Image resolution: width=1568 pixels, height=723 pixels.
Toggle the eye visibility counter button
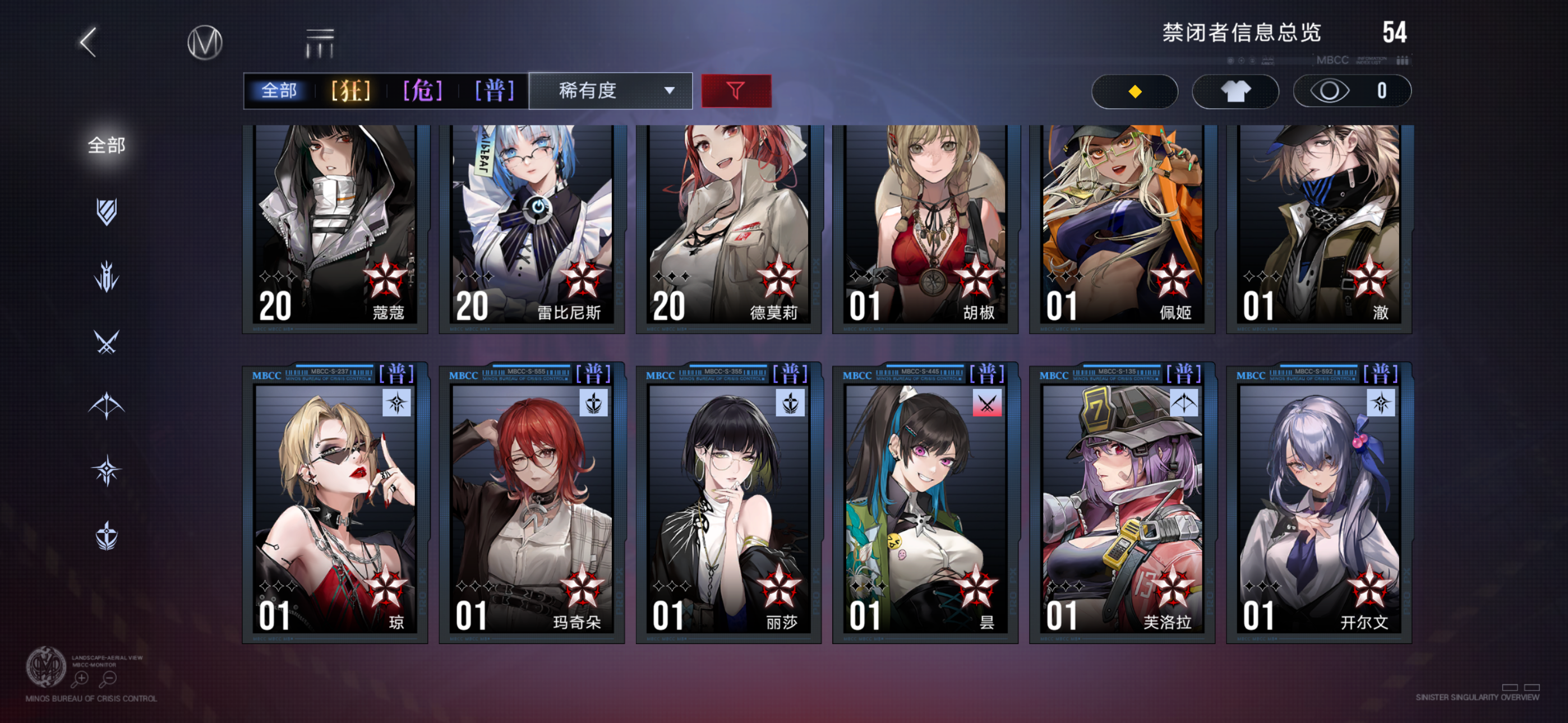(x=1352, y=91)
